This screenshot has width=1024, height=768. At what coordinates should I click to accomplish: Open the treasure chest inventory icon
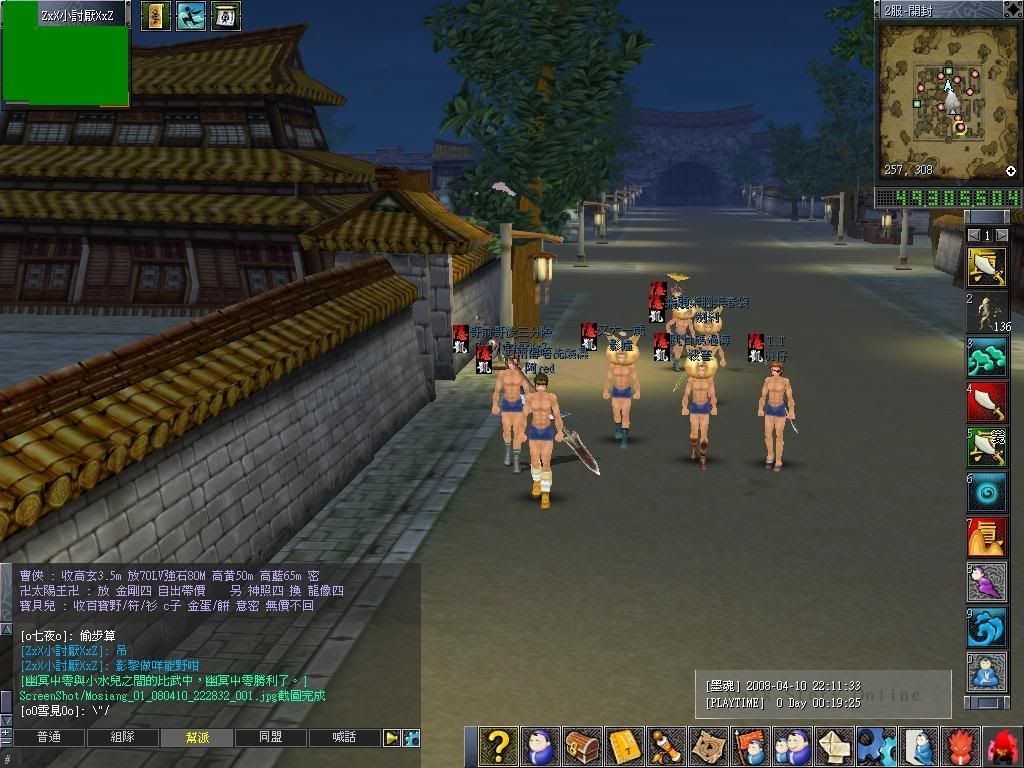[x=582, y=747]
